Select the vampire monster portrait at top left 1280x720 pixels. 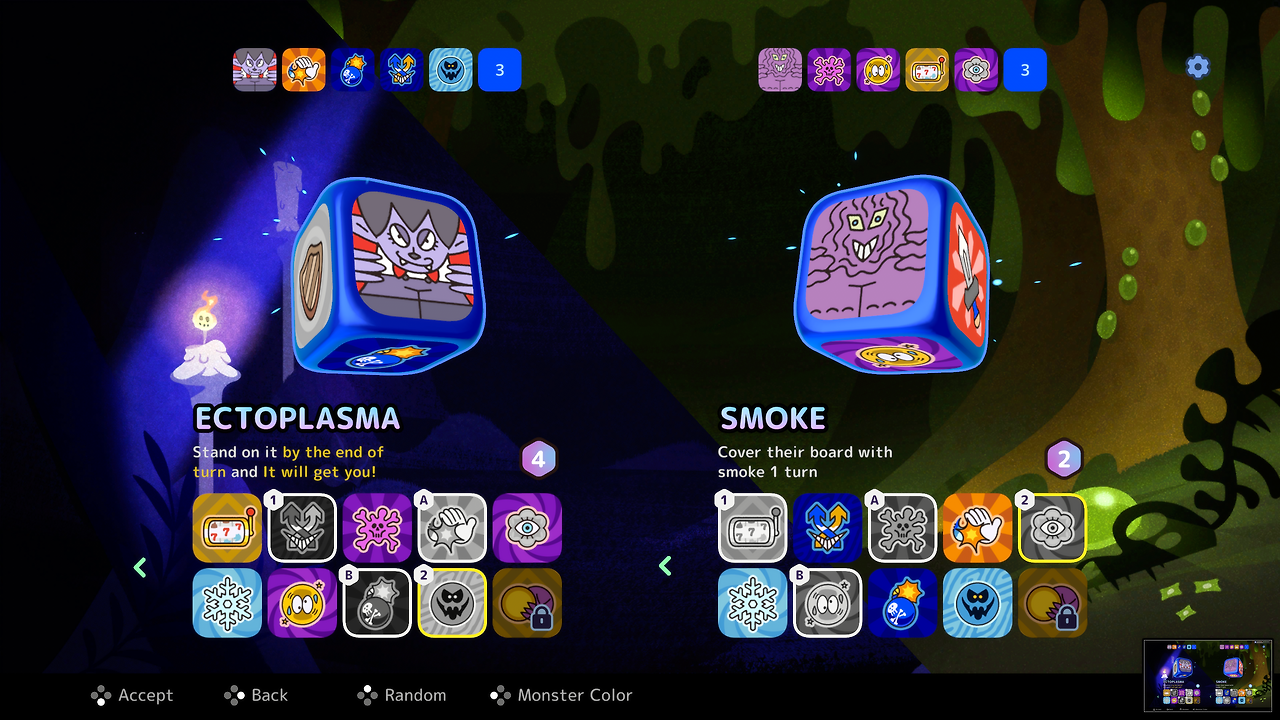coord(255,69)
